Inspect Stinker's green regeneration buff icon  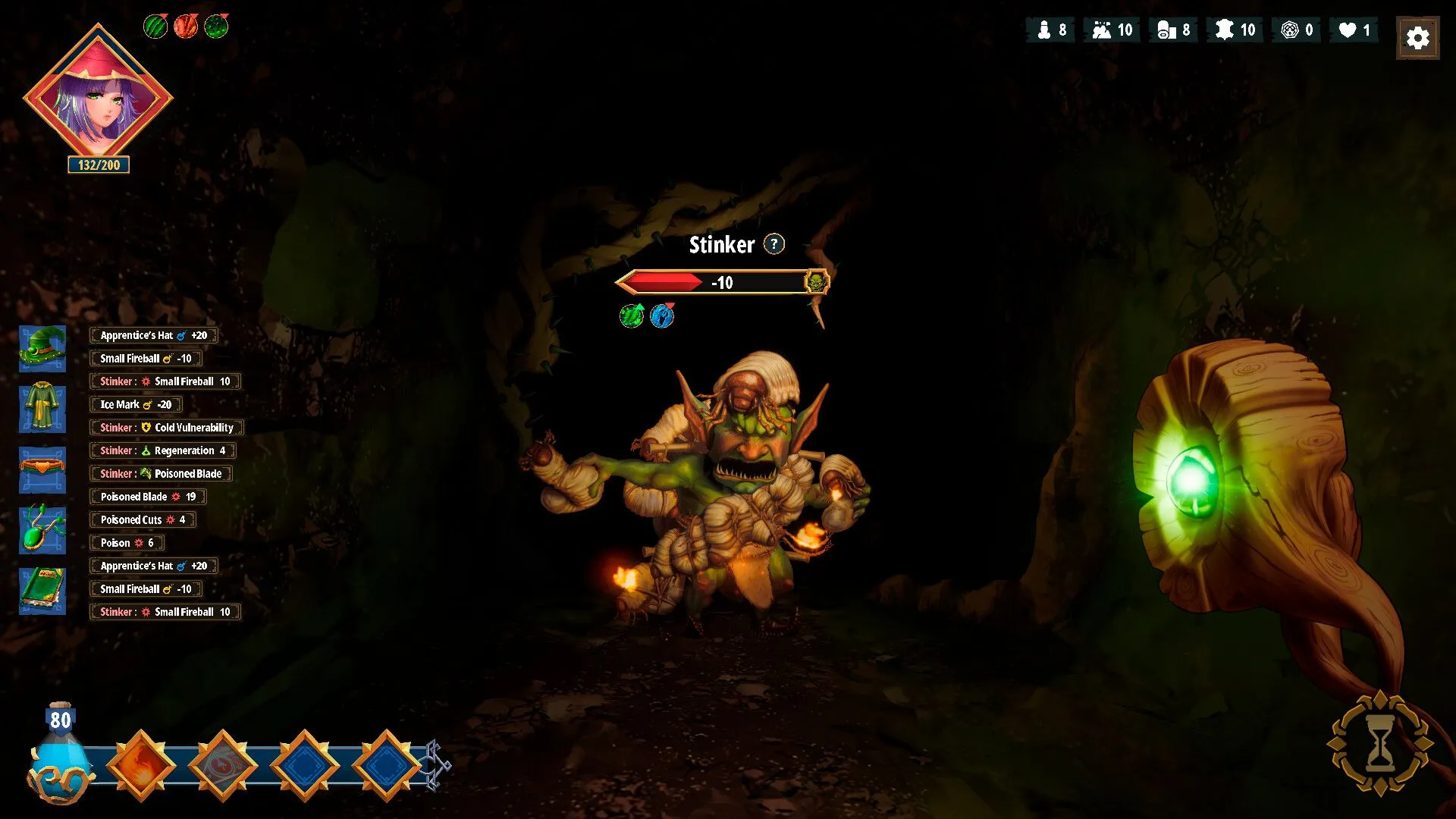click(x=631, y=315)
